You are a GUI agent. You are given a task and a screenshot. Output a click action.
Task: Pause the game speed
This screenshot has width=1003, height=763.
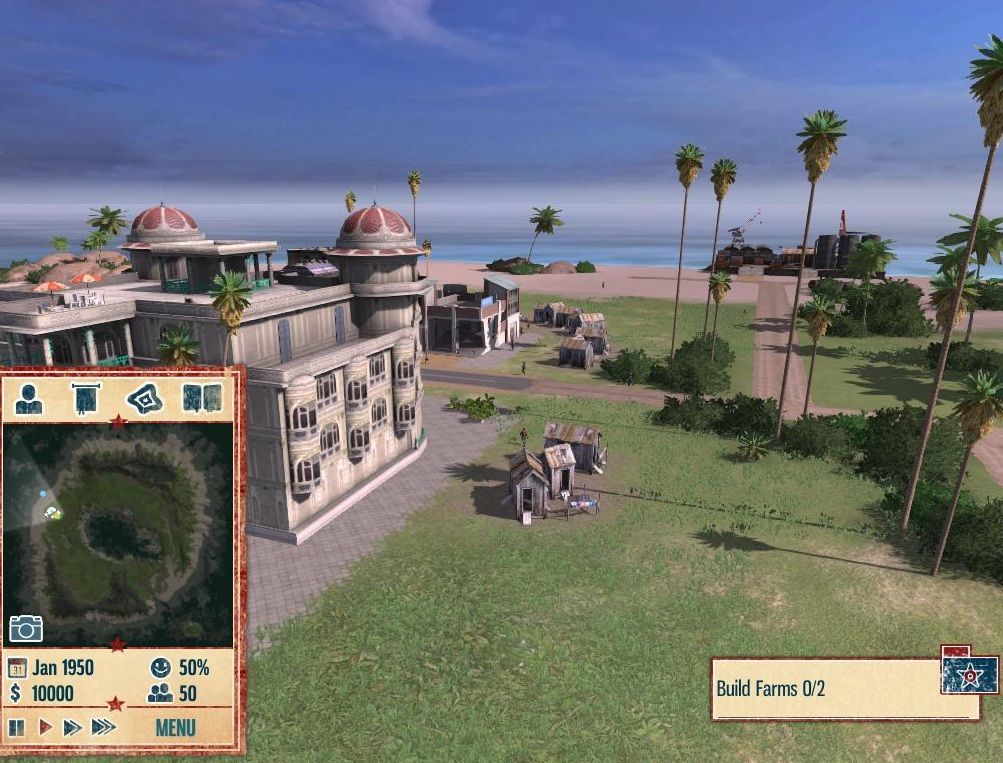17,727
